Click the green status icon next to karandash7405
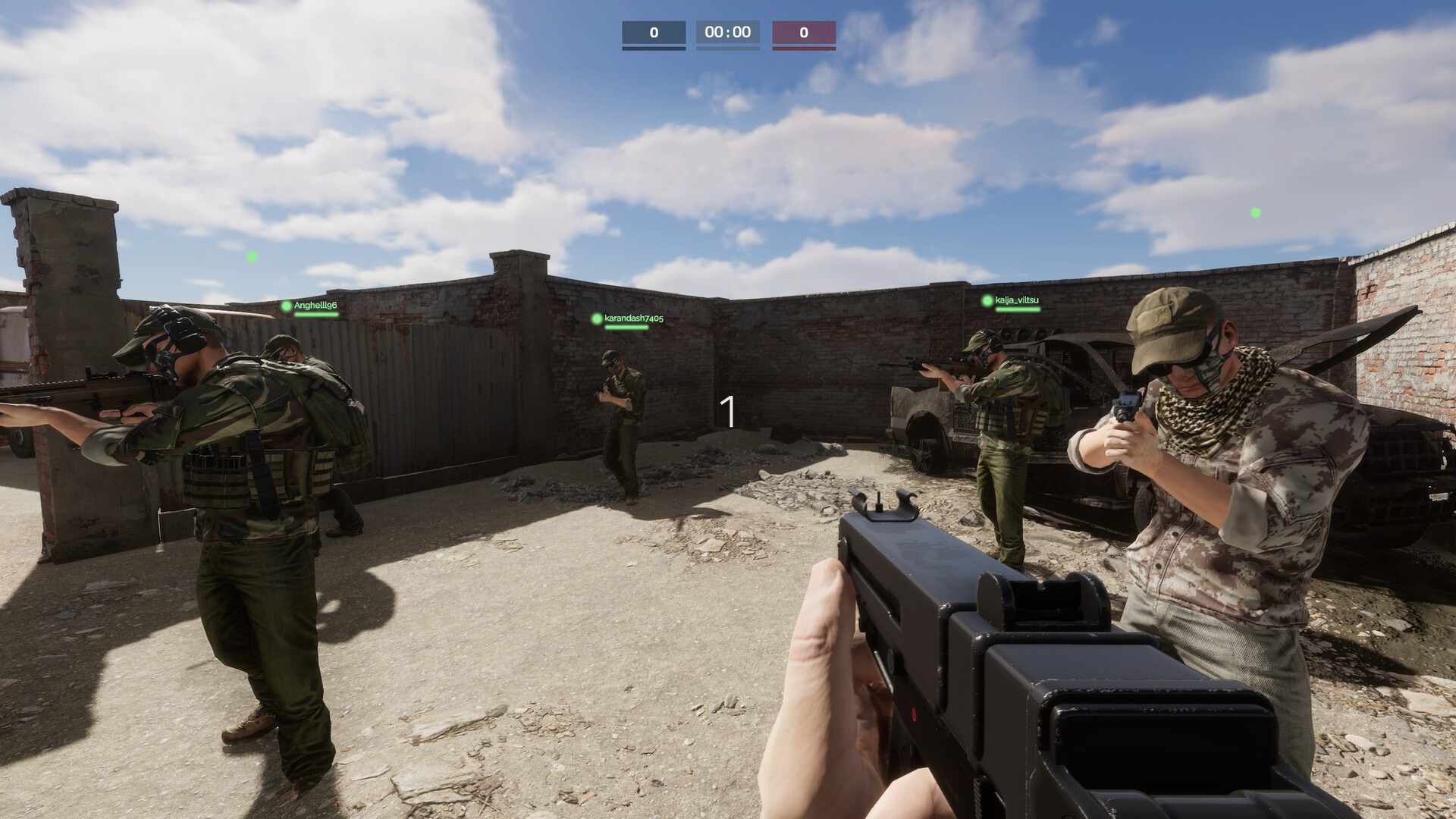The width and height of the screenshot is (1456, 819). (x=598, y=320)
